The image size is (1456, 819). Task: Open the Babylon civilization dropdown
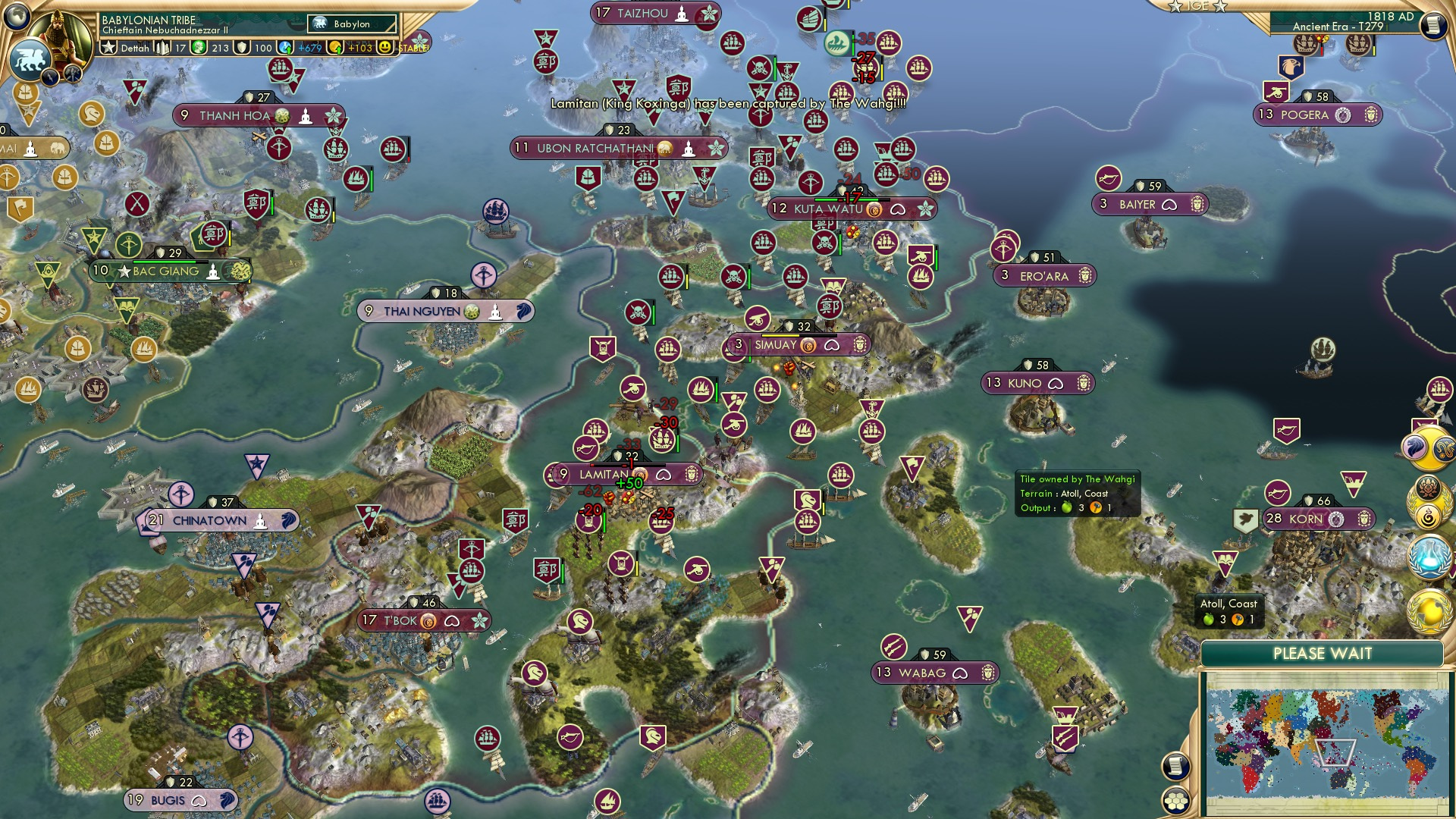[x=353, y=24]
